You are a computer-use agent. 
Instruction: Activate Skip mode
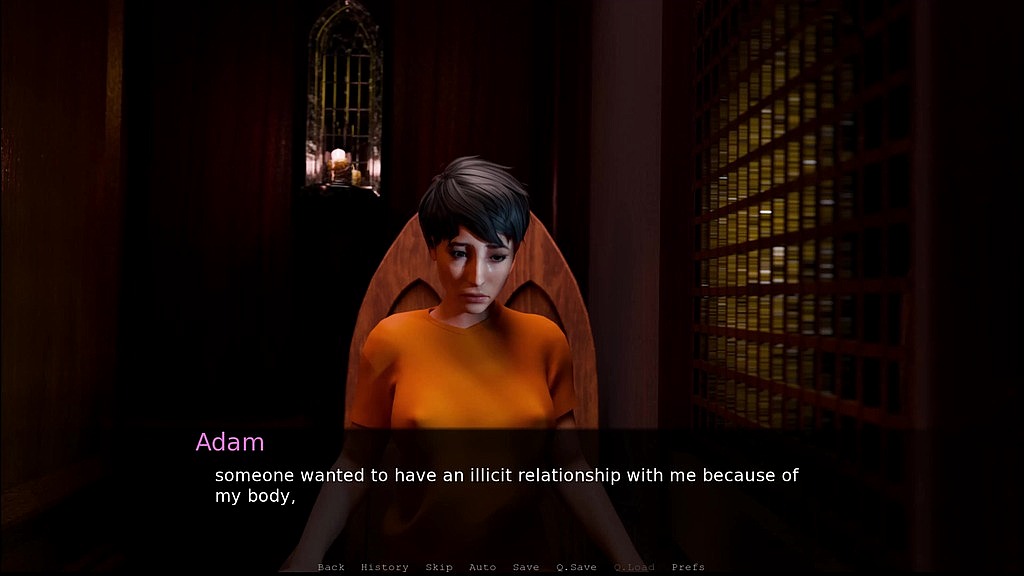pyautogui.click(x=439, y=567)
